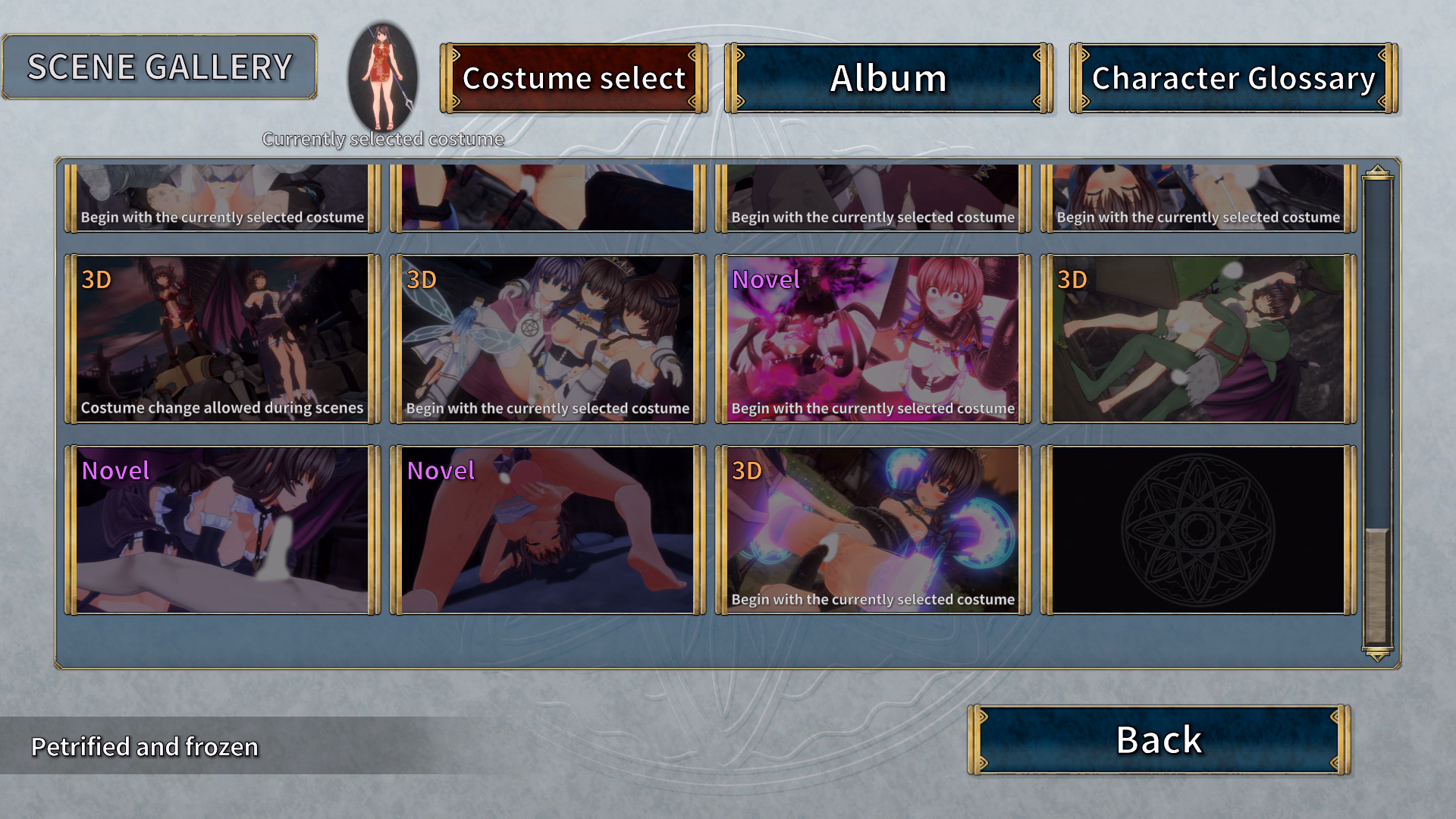
Task: Click the currently selected costume portrait
Action: [x=383, y=77]
